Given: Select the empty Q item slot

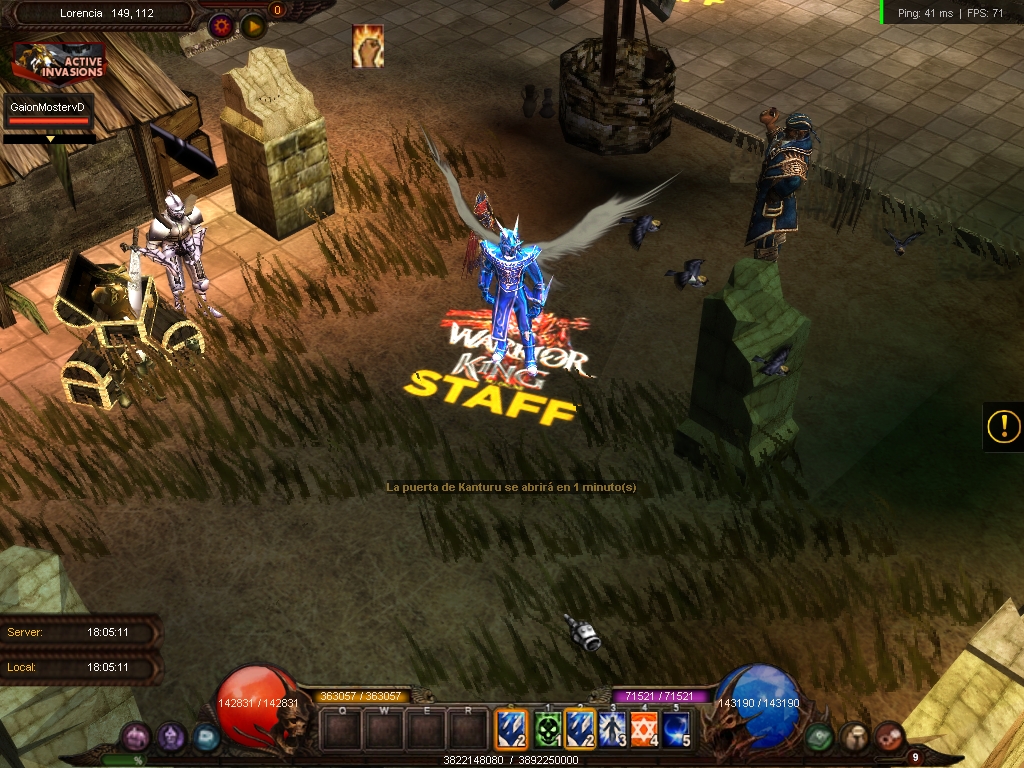Looking at the screenshot, I should click(x=341, y=730).
